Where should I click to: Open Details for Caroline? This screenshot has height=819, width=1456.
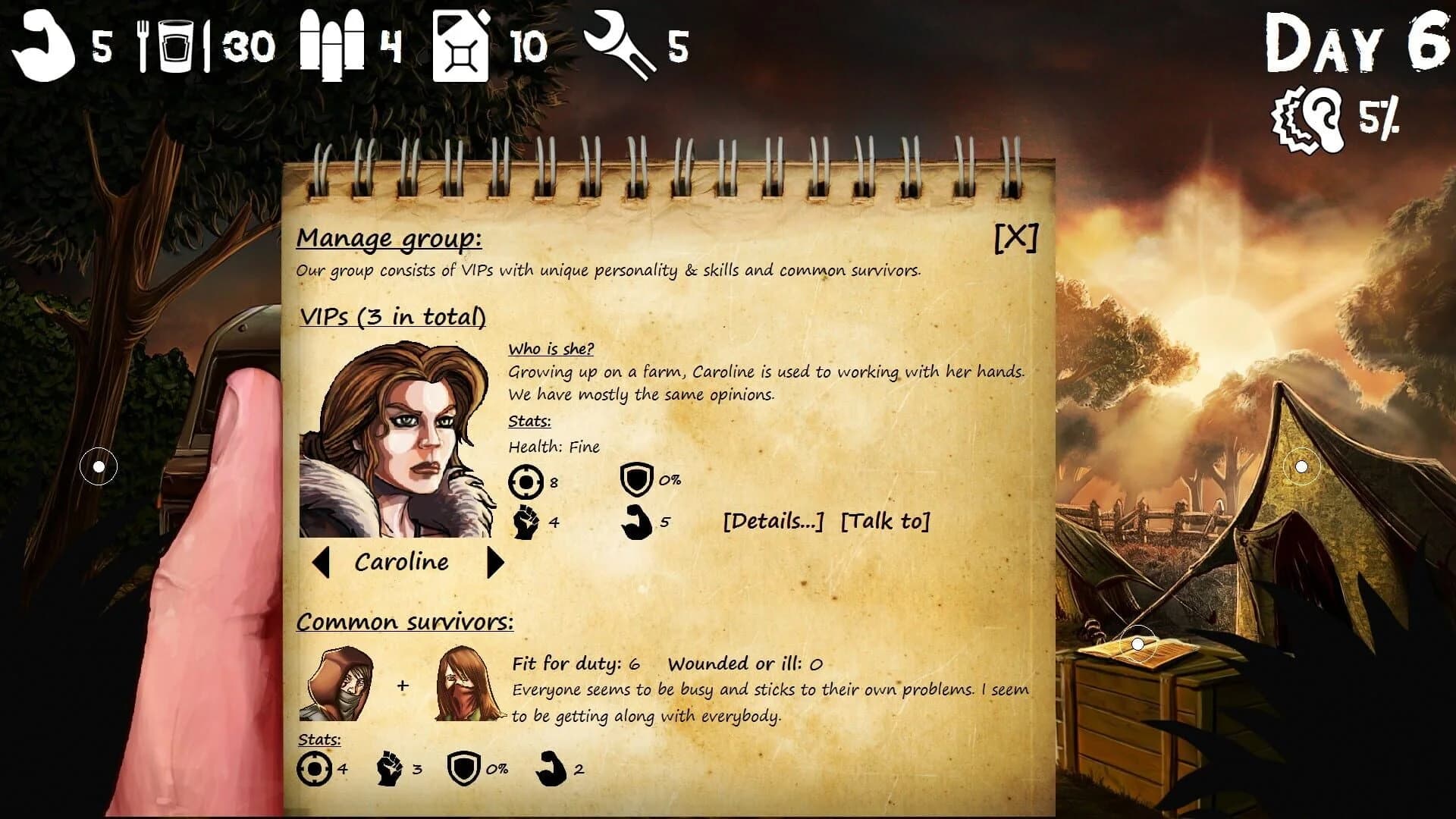tap(773, 522)
